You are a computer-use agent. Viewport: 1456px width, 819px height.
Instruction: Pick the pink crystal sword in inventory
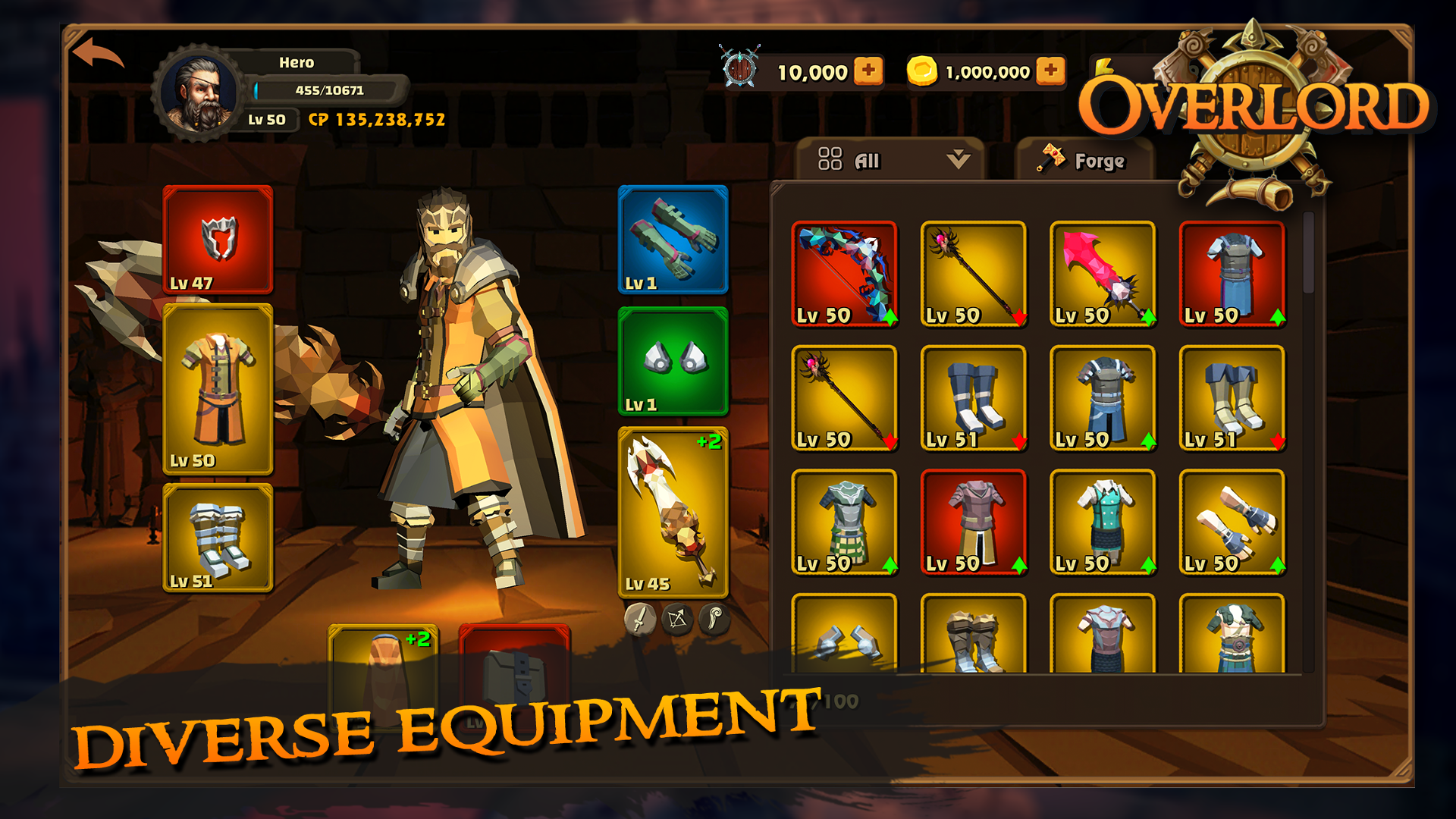tap(1103, 274)
